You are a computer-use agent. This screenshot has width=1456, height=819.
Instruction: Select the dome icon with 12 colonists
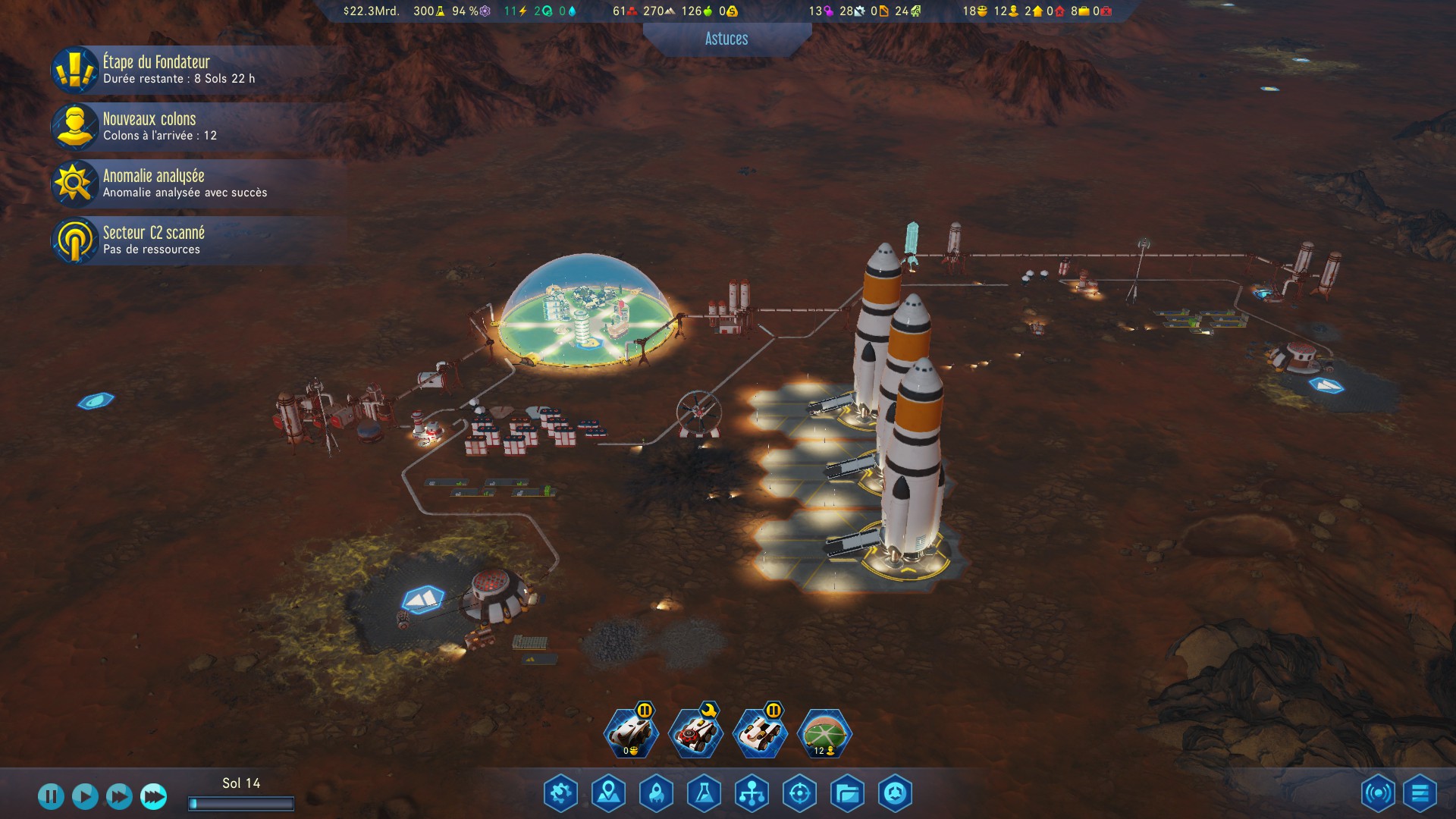click(825, 734)
